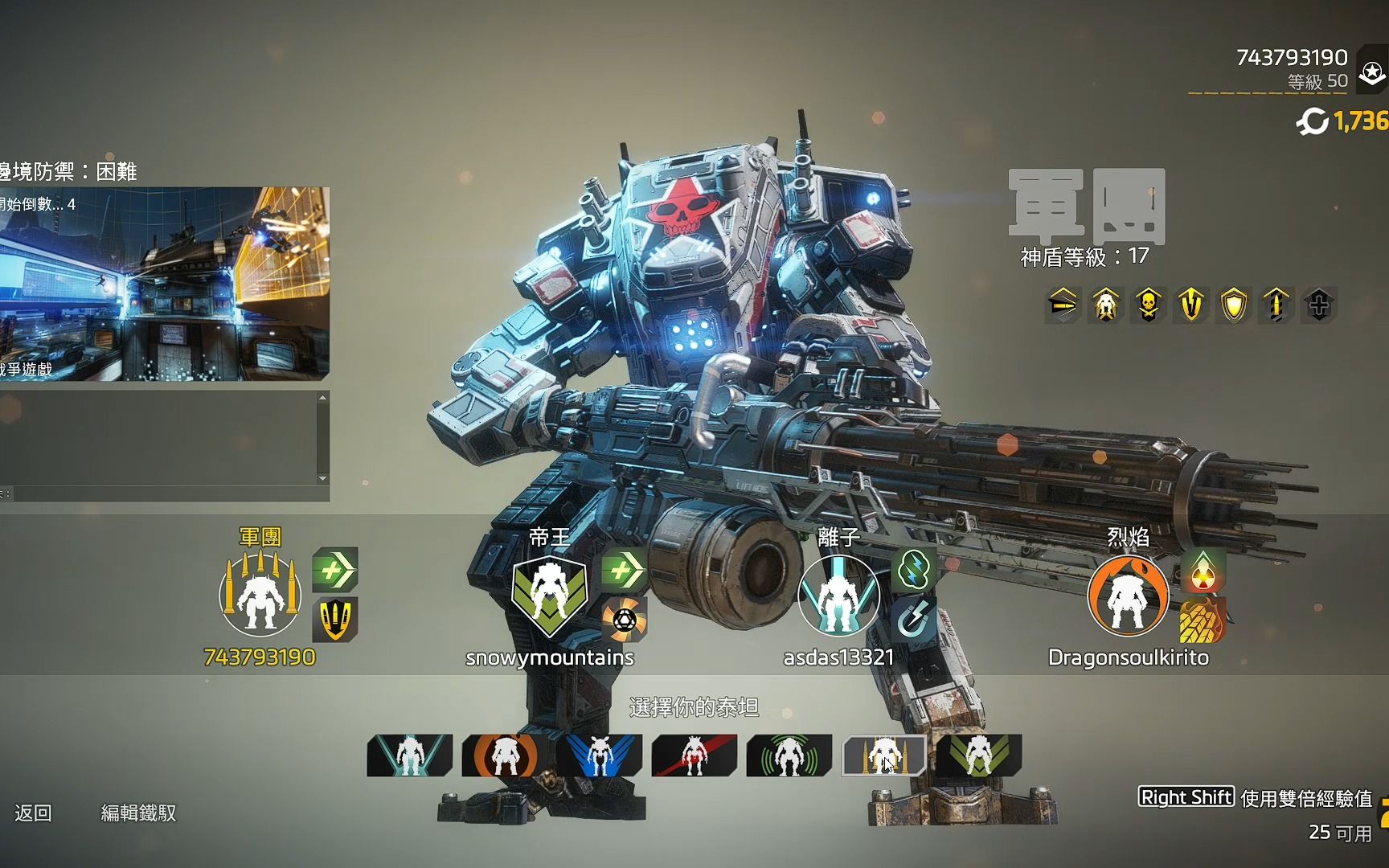Choose the green sonar Tone titan tile
The height and width of the screenshot is (868, 1389).
point(789,755)
